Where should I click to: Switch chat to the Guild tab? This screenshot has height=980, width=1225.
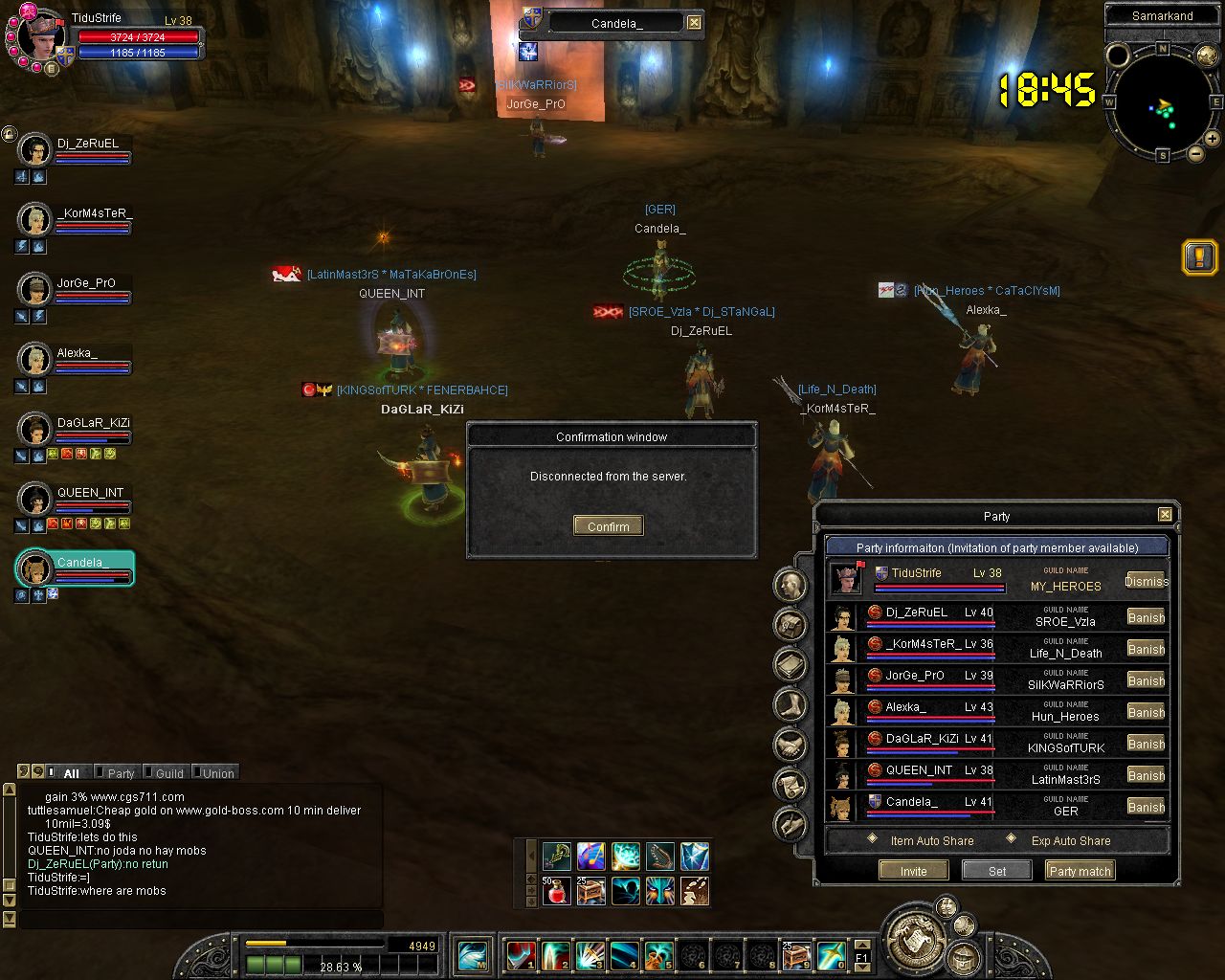168,773
